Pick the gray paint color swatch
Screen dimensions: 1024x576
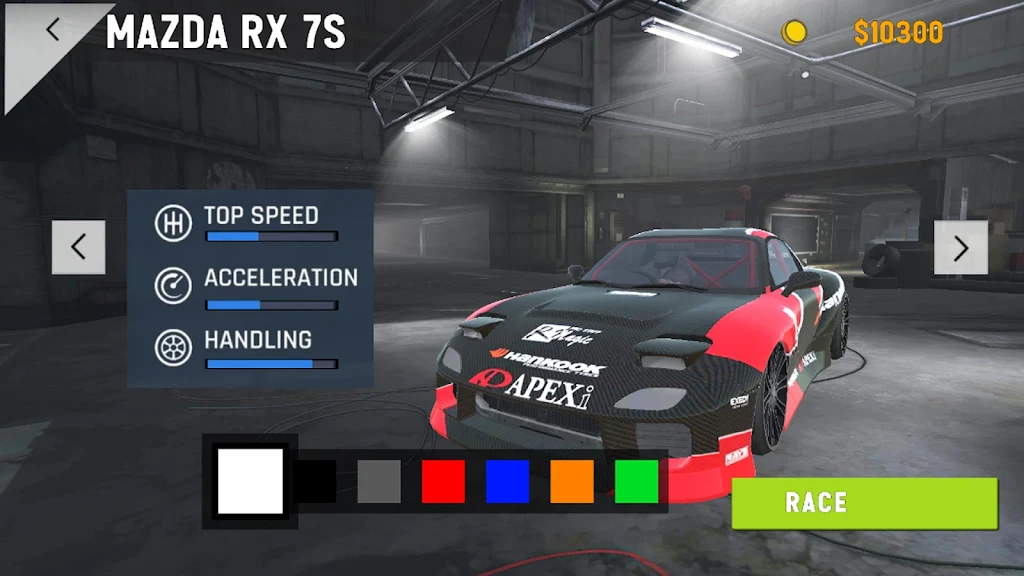pos(379,481)
